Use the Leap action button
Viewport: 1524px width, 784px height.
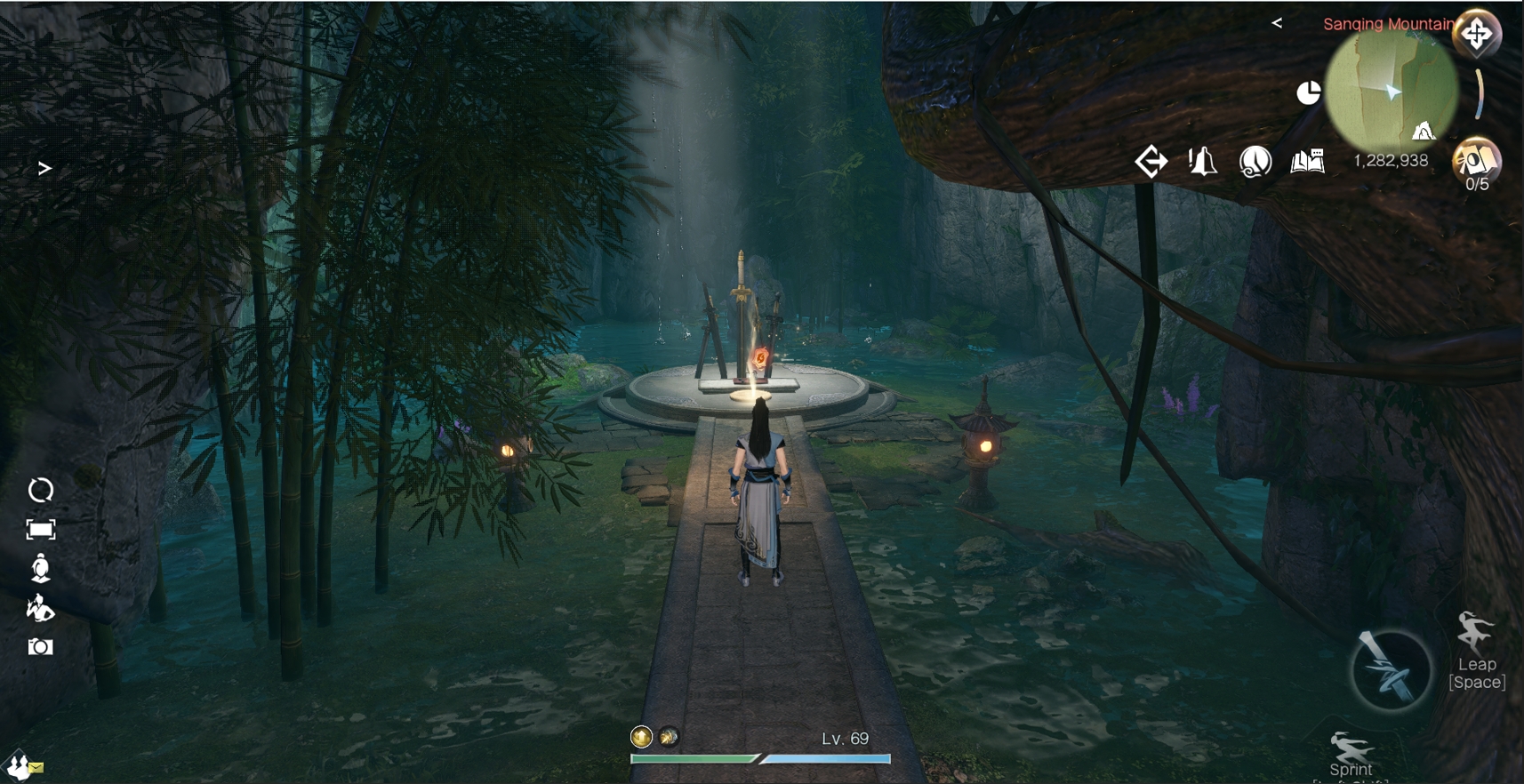click(x=1476, y=649)
